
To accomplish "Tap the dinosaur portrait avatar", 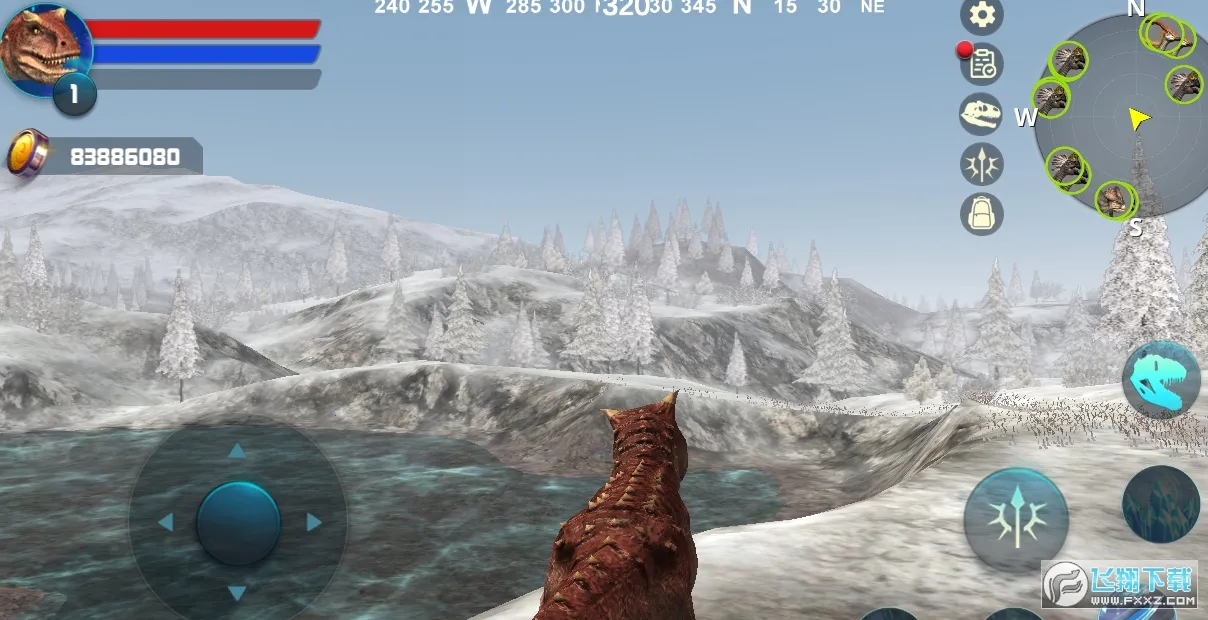I will click(44, 46).
